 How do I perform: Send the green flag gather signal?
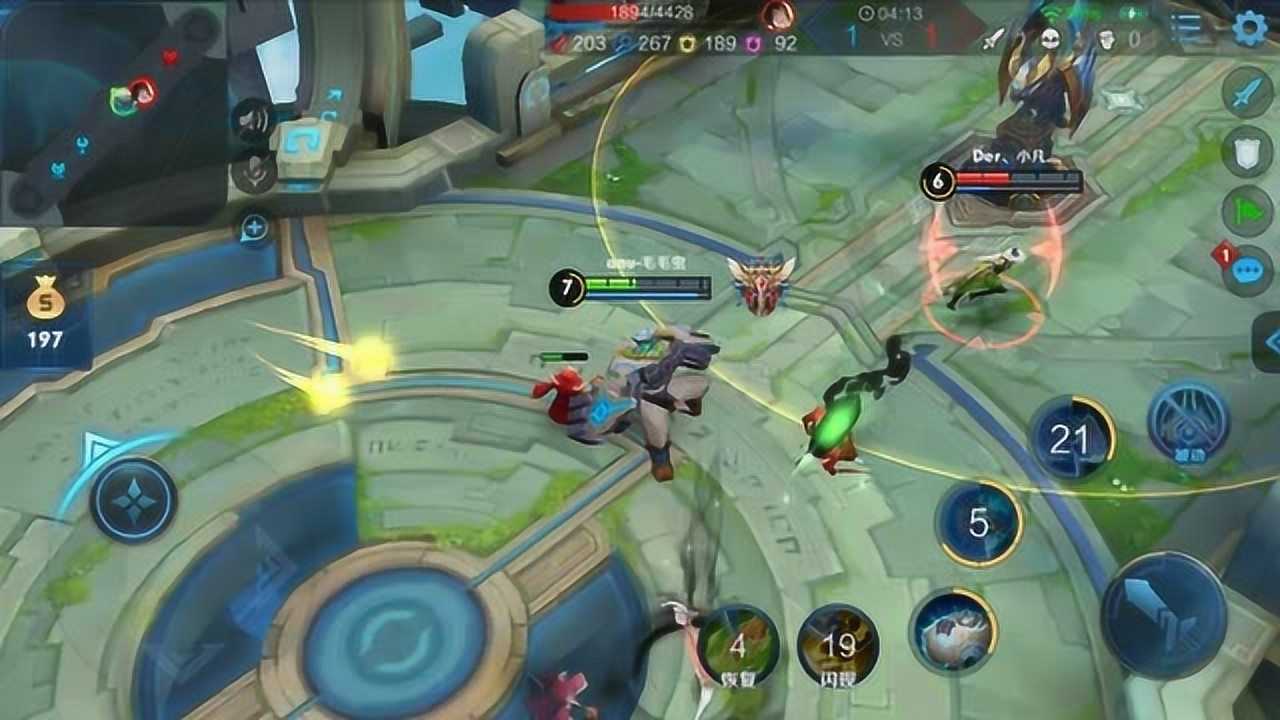(x=1247, y=211)
